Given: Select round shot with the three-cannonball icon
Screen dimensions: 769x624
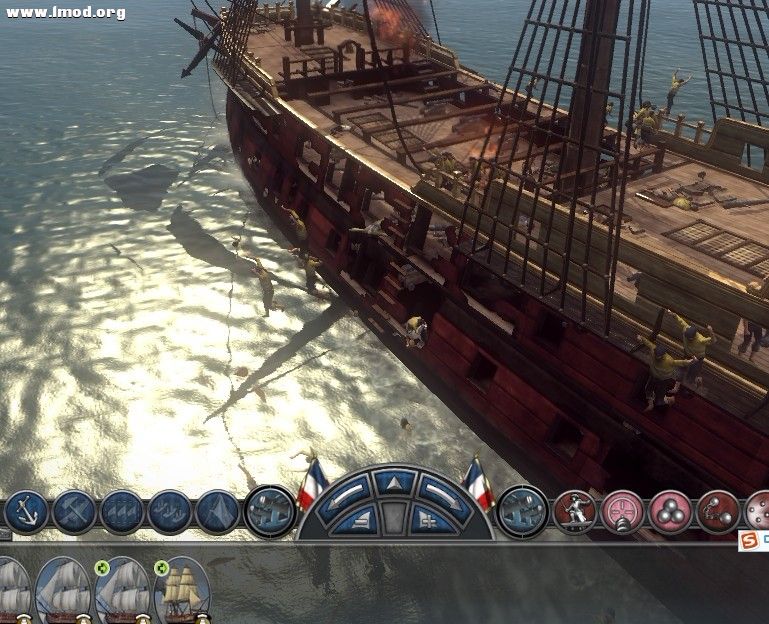Looking at the screenshot, I should click(x=670, y=512).
